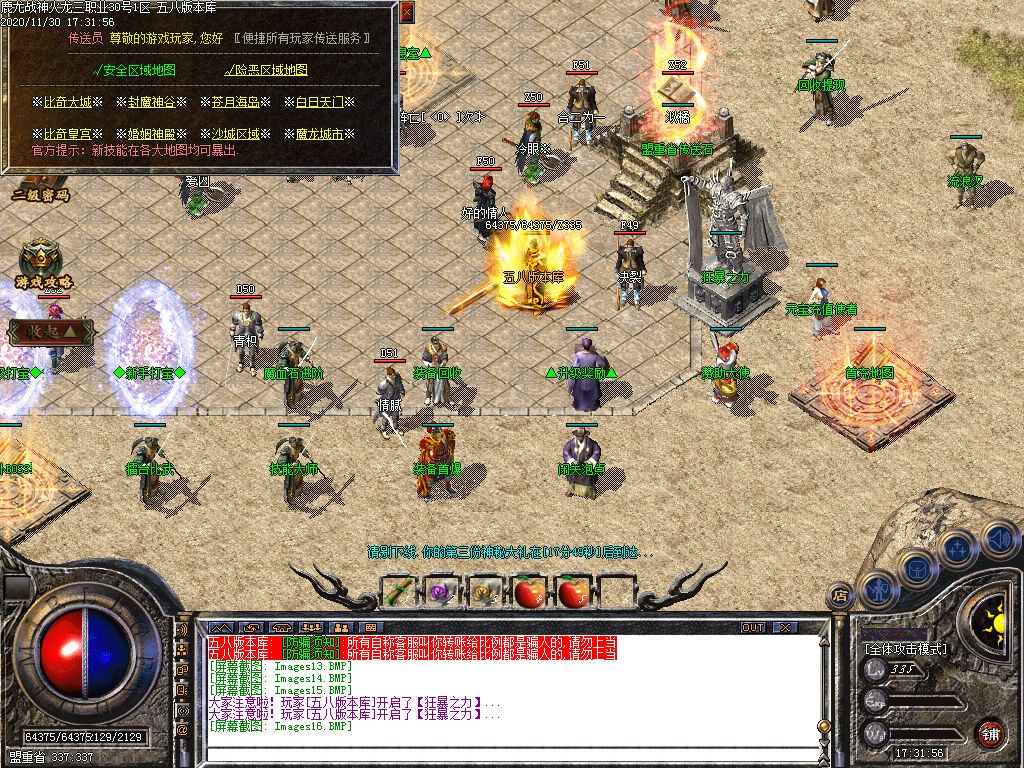The height and width of the screenshot is (768, 1024).
Task: Teleport to 苍月海岛
Action: pyautogui.click(x=236, y=102)
